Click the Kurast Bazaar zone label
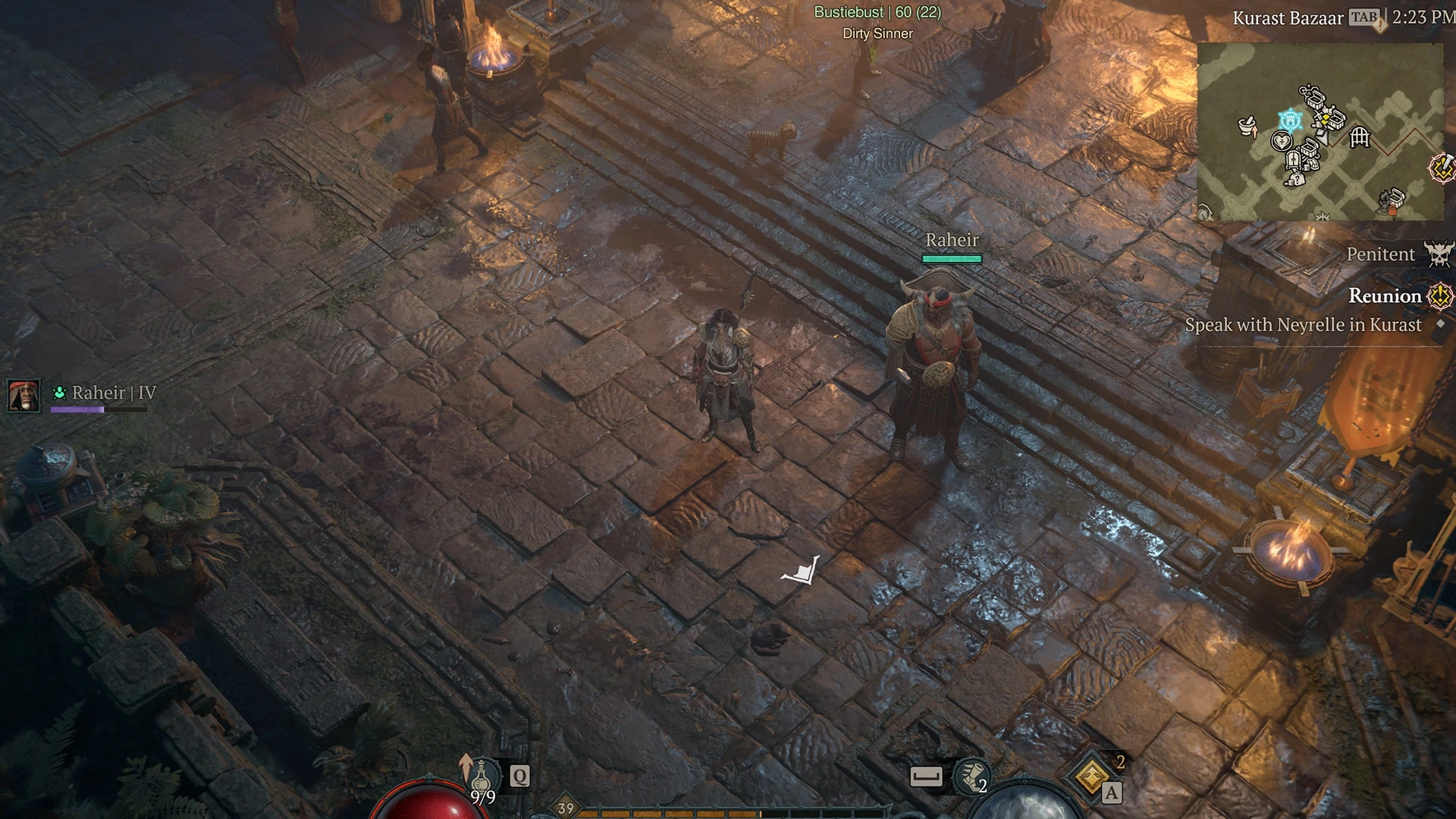 [1287, 18]
